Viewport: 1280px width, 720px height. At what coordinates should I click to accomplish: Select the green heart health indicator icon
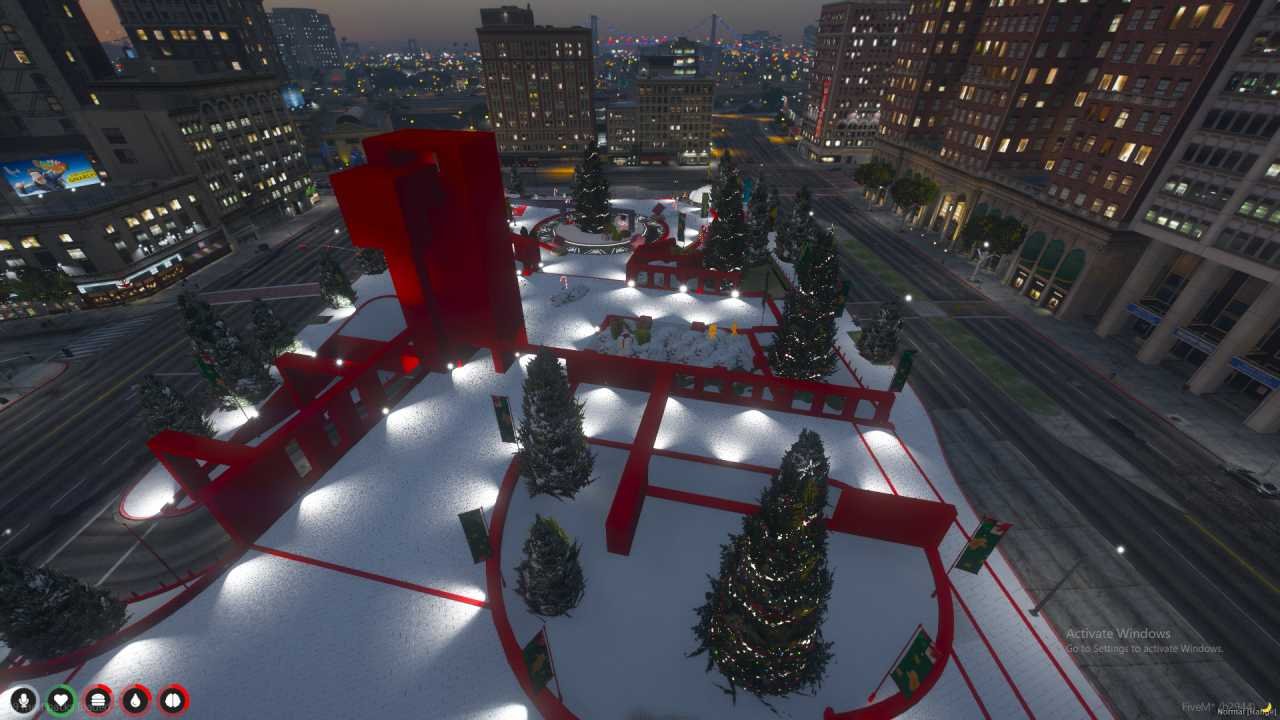tap(60, 699)
